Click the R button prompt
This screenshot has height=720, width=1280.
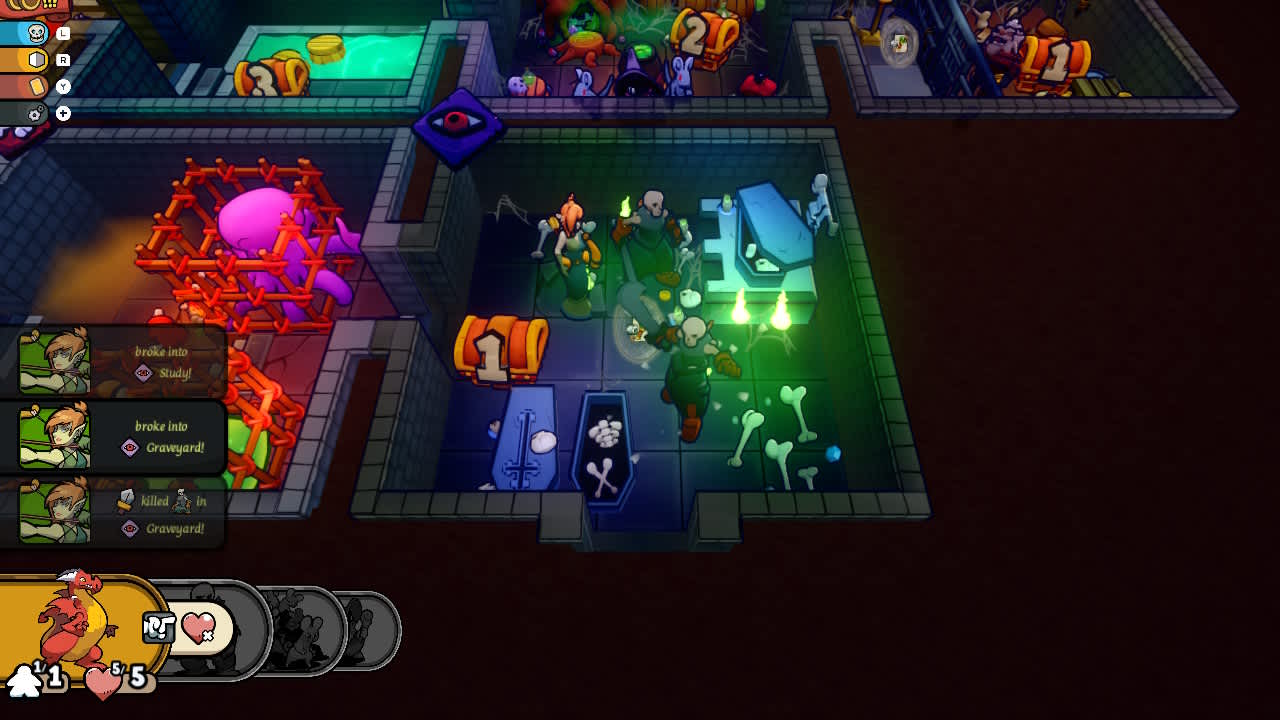tap(62, 58)
